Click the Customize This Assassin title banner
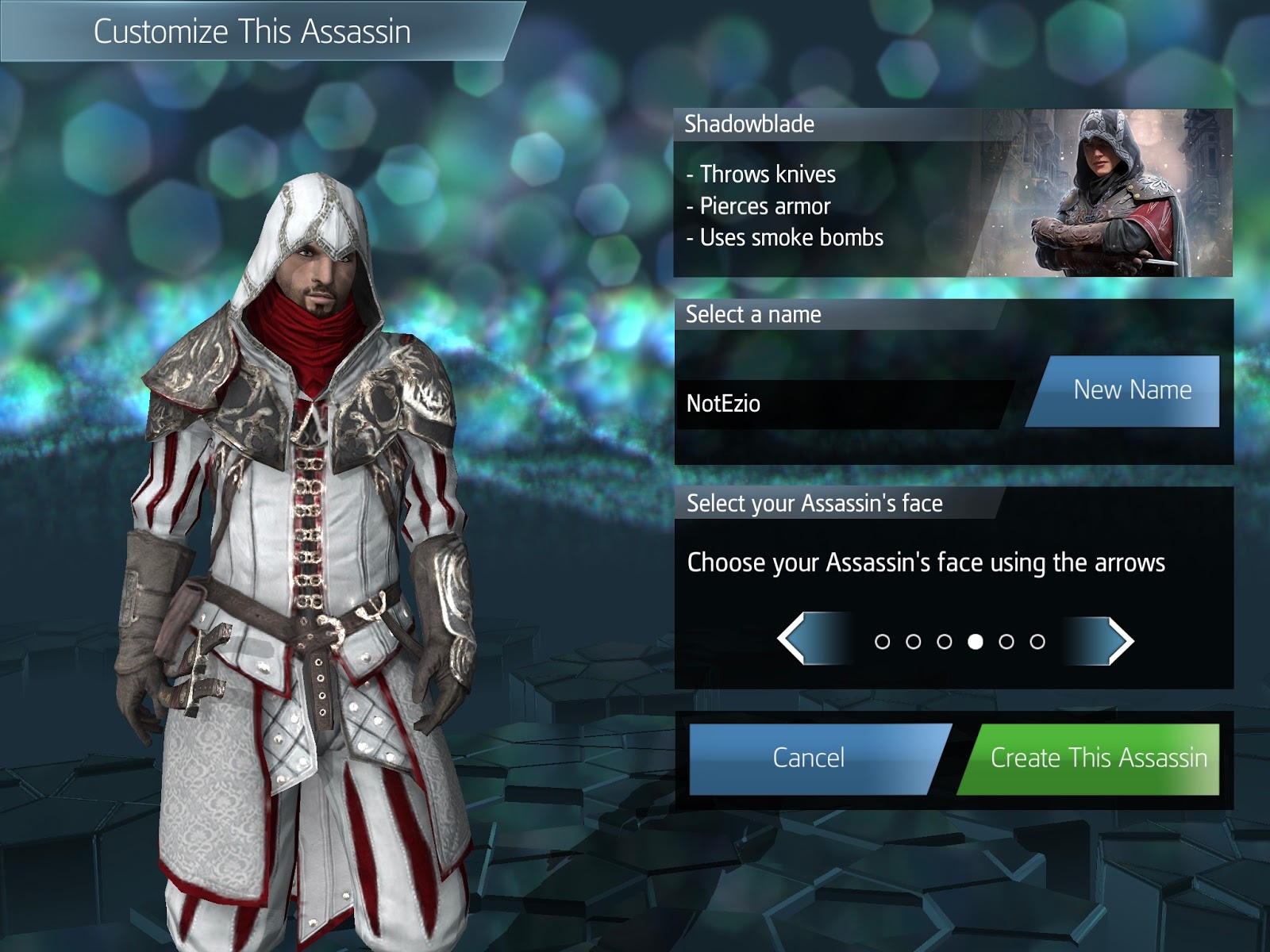The image size is (1270, 952). 254,33
